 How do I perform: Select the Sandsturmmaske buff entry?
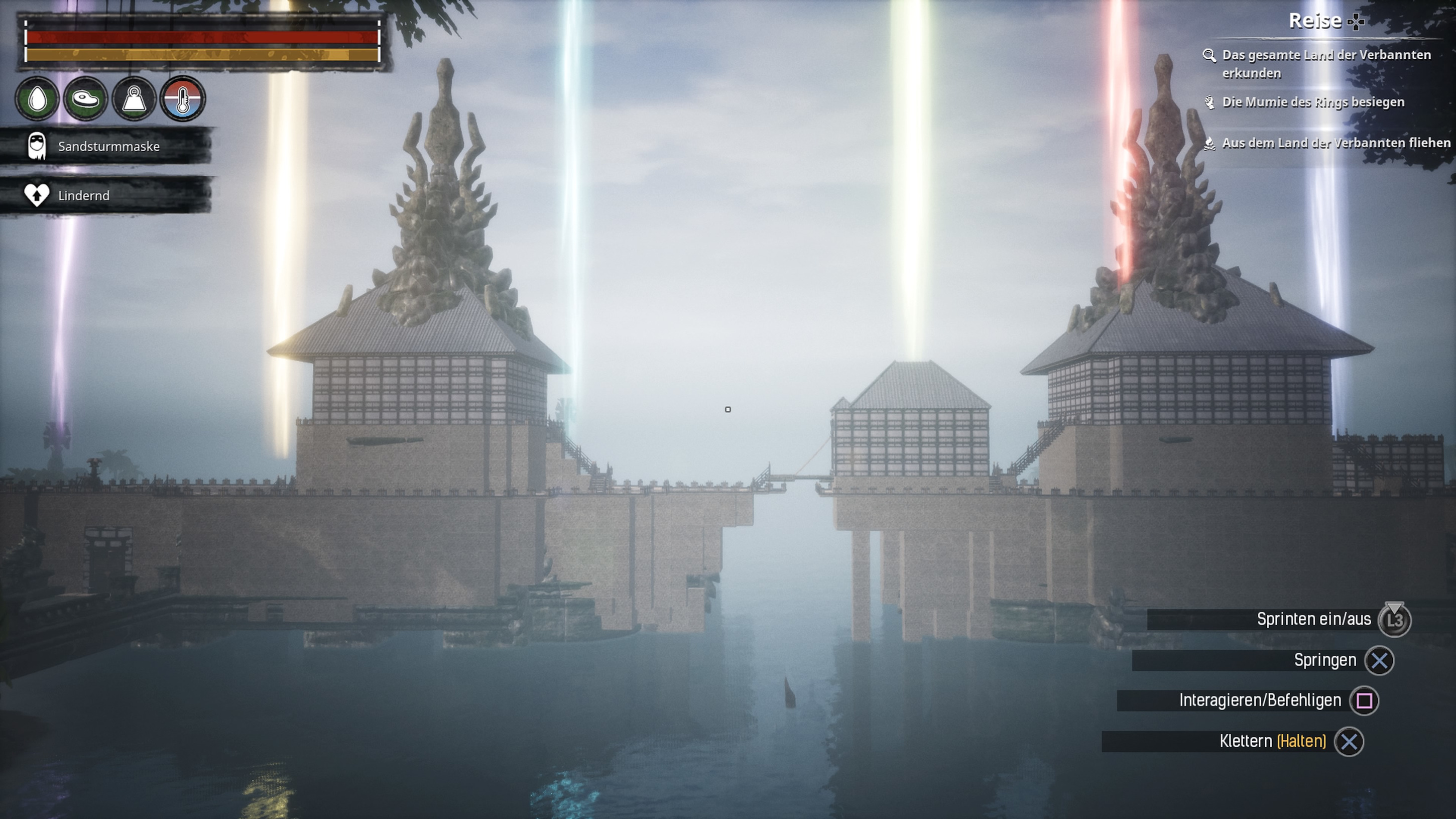point(107,147)
